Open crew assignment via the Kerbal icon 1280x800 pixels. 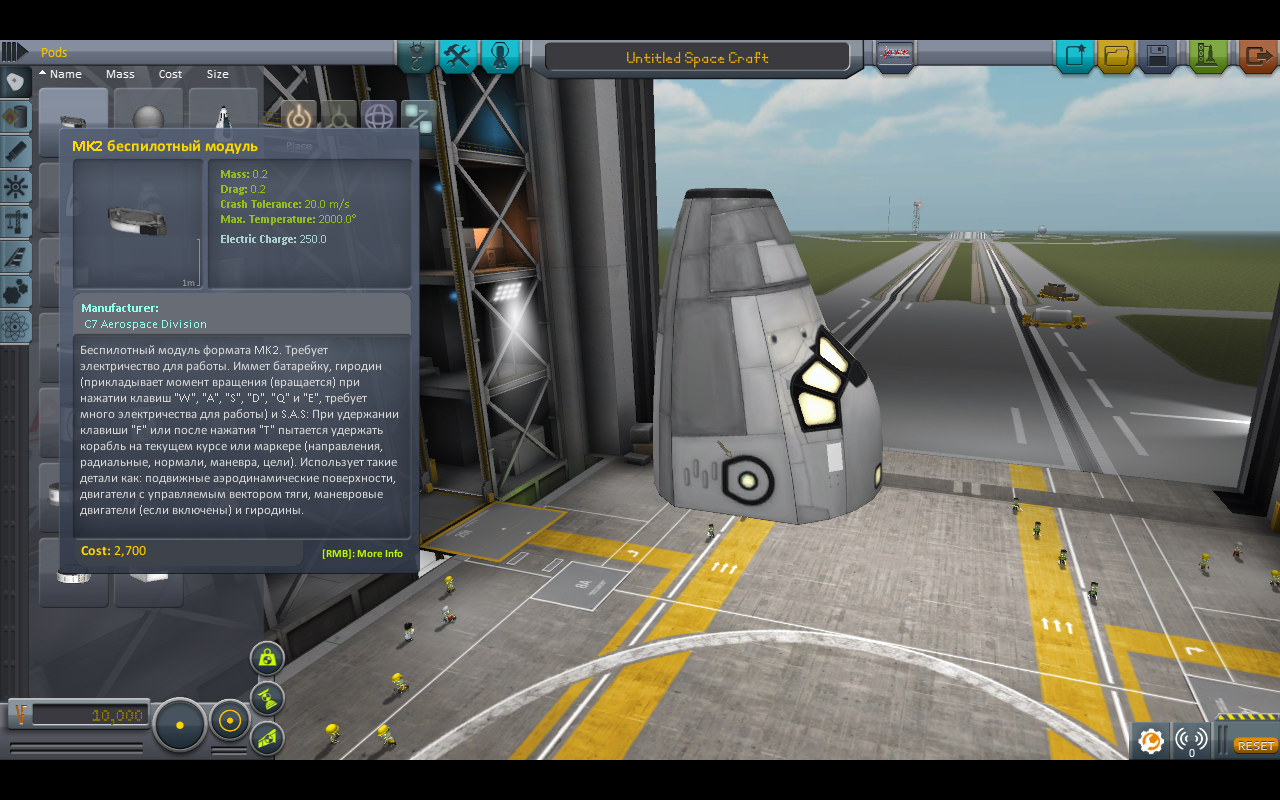pos(500,56)
